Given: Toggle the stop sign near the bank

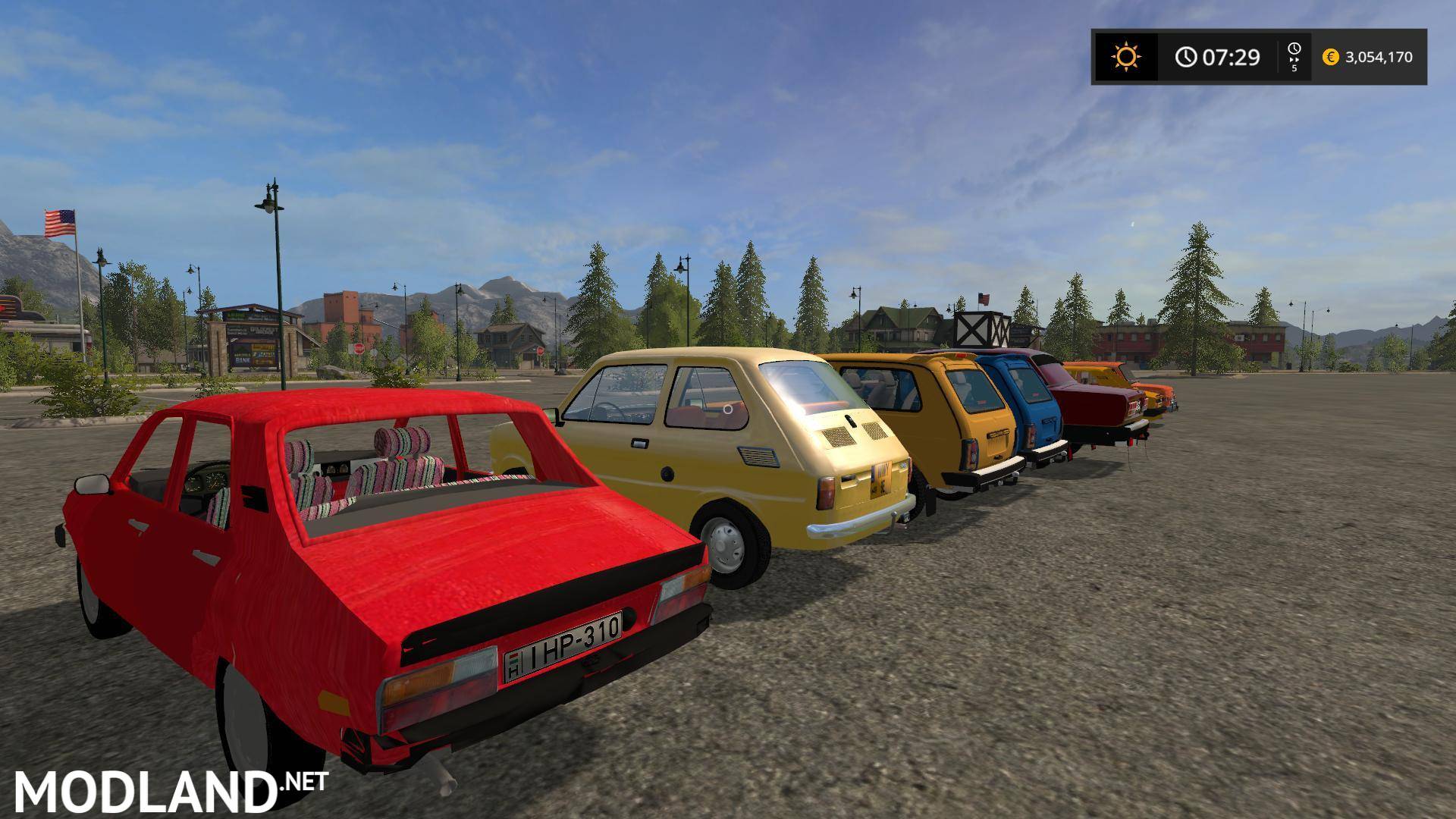Looking at the screenshot, I should [359, 349].
